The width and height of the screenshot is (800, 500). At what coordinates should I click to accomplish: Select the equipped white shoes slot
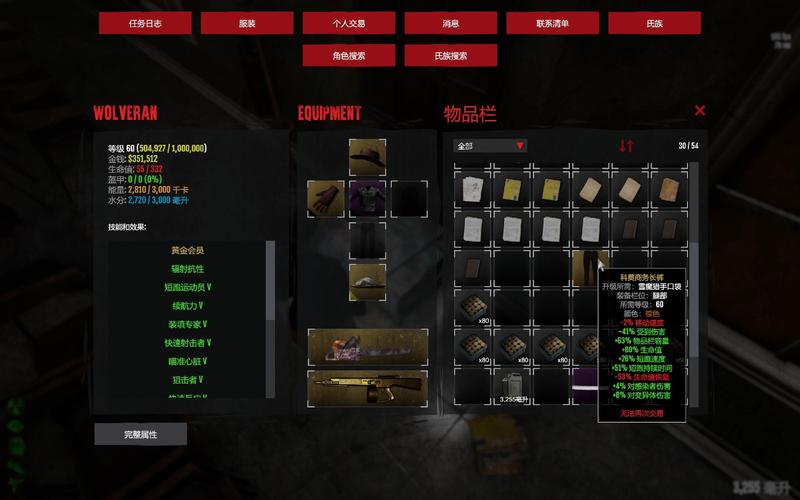point(367,281)
